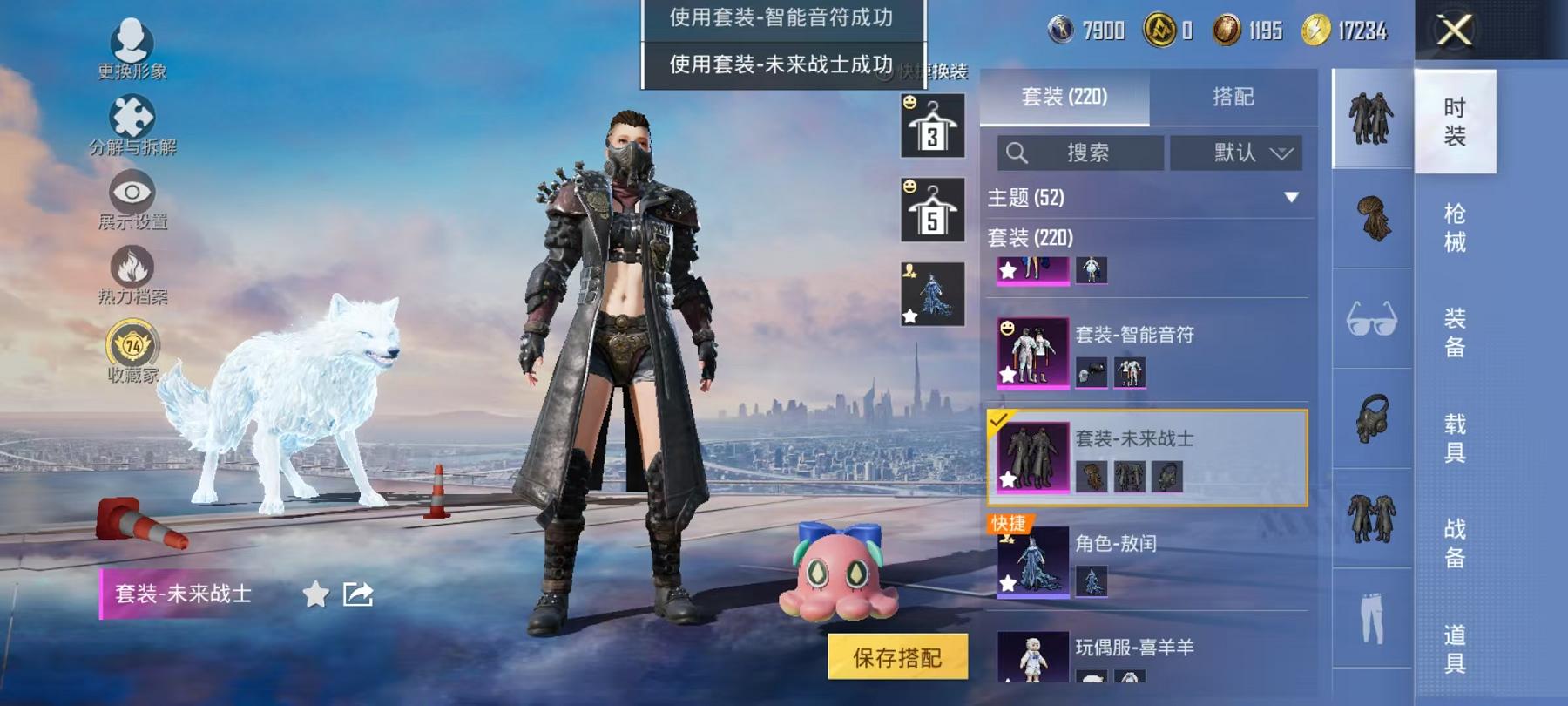Open the 分解与拆解 dismantle tool

click(x=132, y=126)
